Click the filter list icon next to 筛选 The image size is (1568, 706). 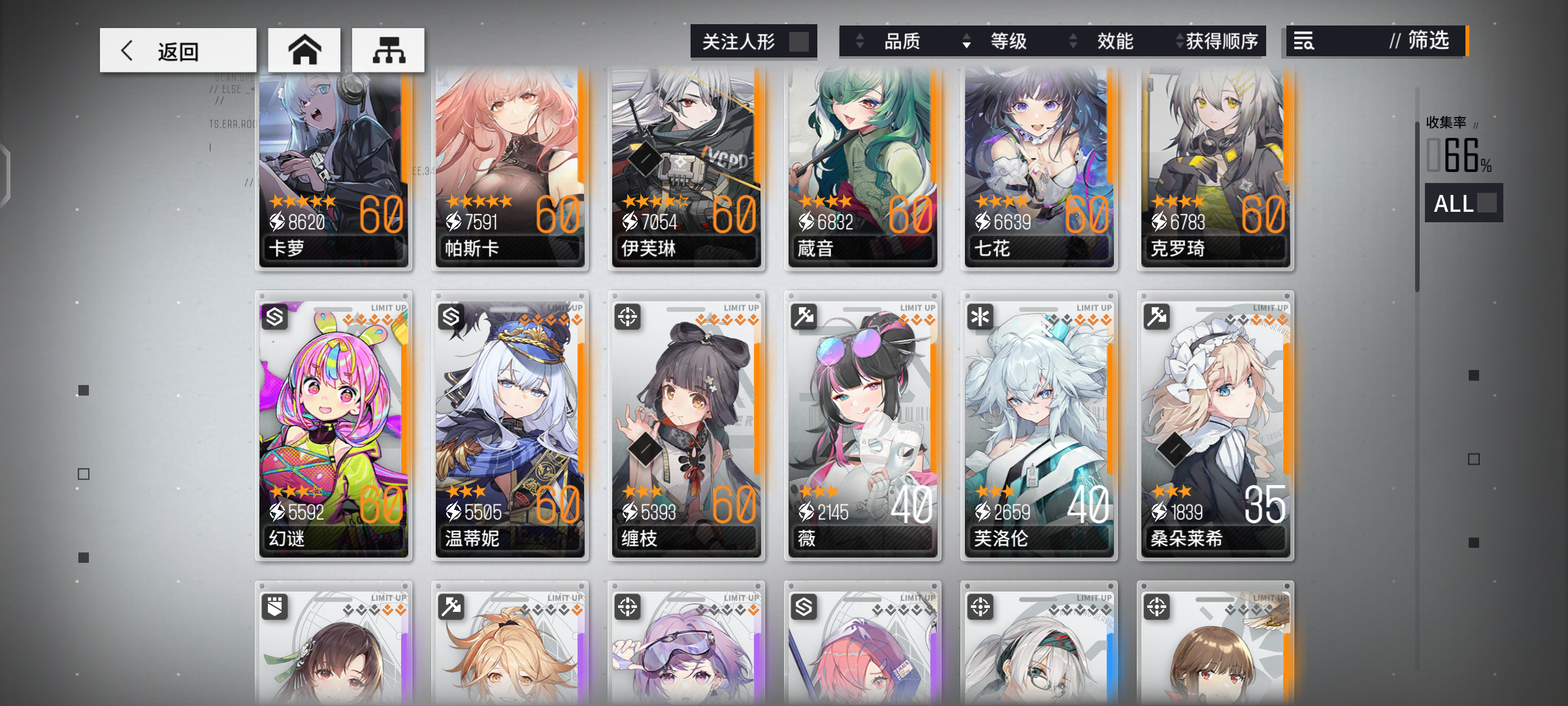[x=1304, y=41]
